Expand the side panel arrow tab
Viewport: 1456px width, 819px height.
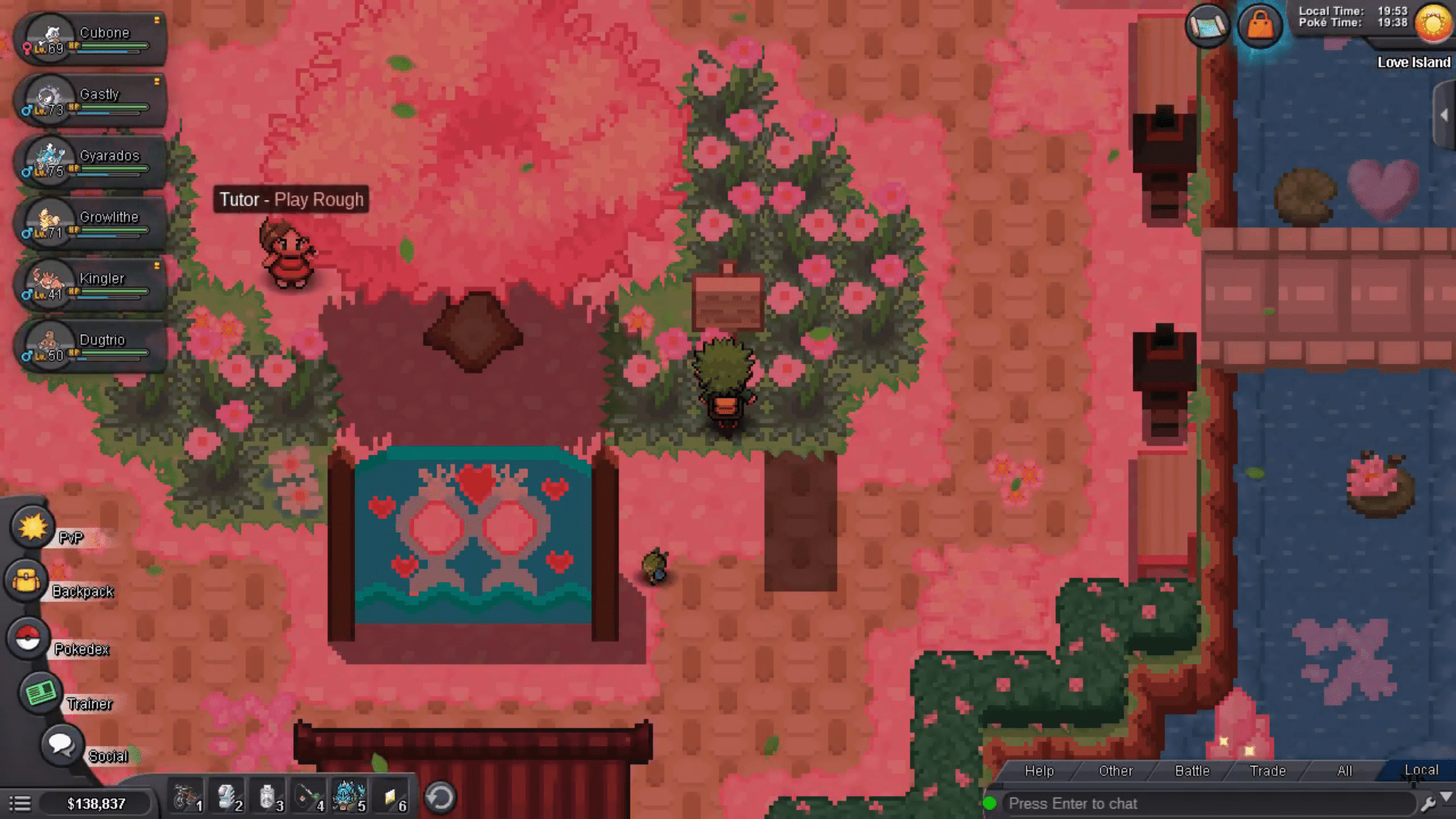click(x=1444, y=115)
